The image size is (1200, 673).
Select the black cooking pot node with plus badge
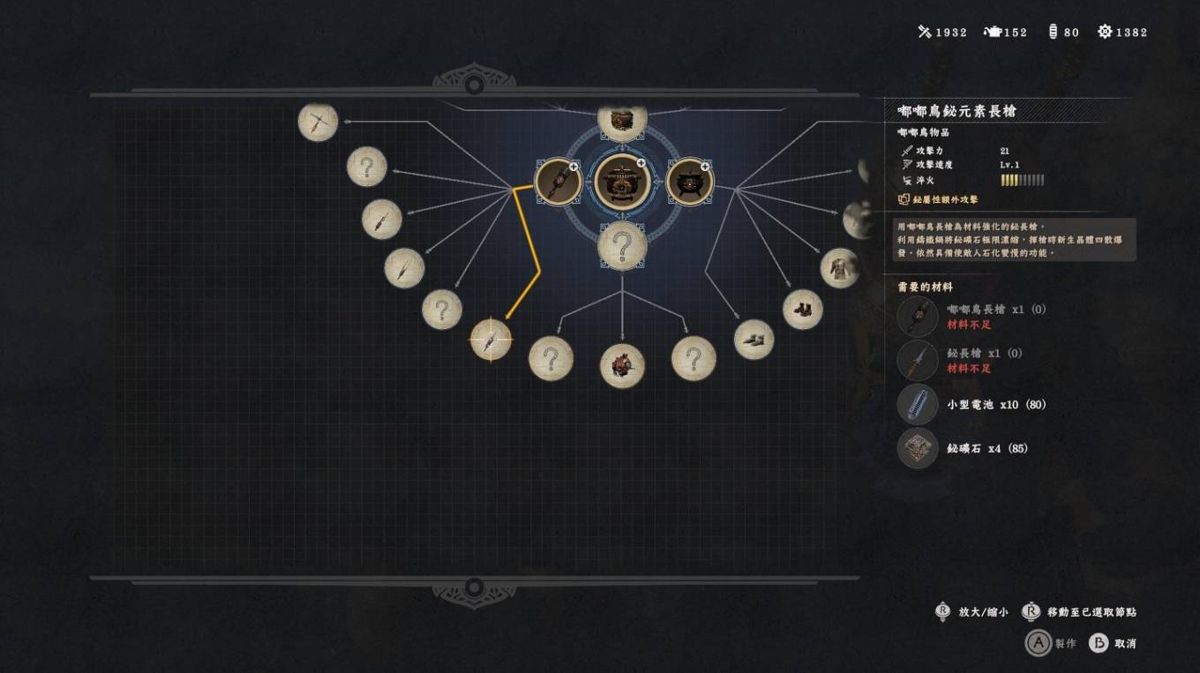click(x=688, y=181)
